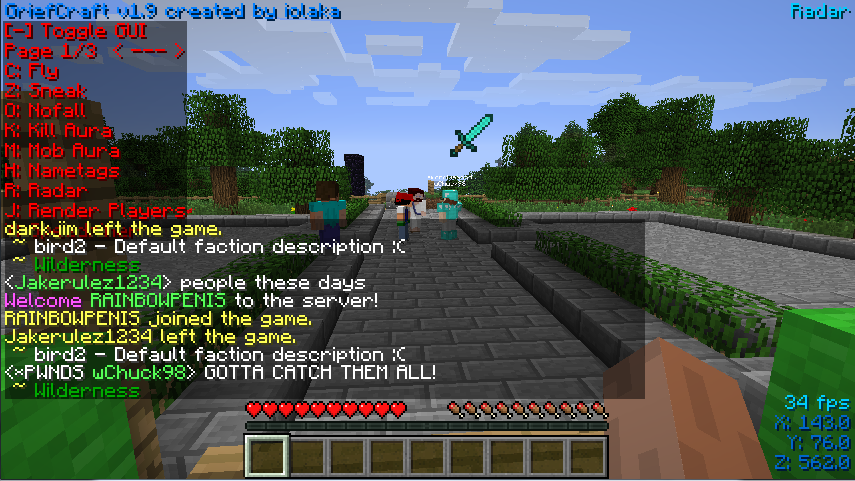Click the R: Radar menu entry
Viewport: 855px width, 481px height.
[46, 190]
